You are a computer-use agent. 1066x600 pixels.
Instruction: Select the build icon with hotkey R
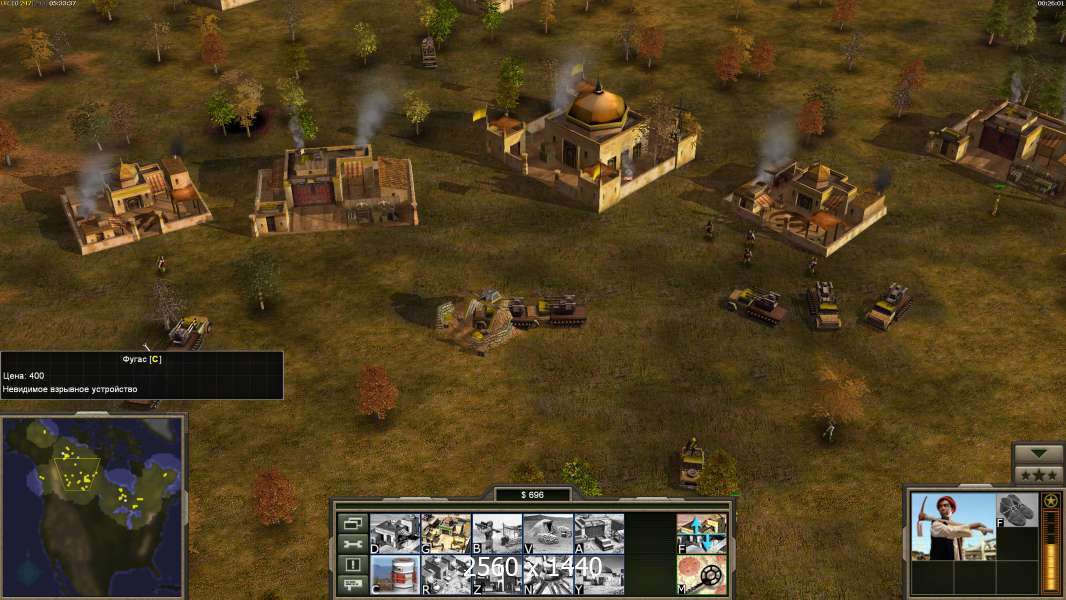click(x=445, y=574)
